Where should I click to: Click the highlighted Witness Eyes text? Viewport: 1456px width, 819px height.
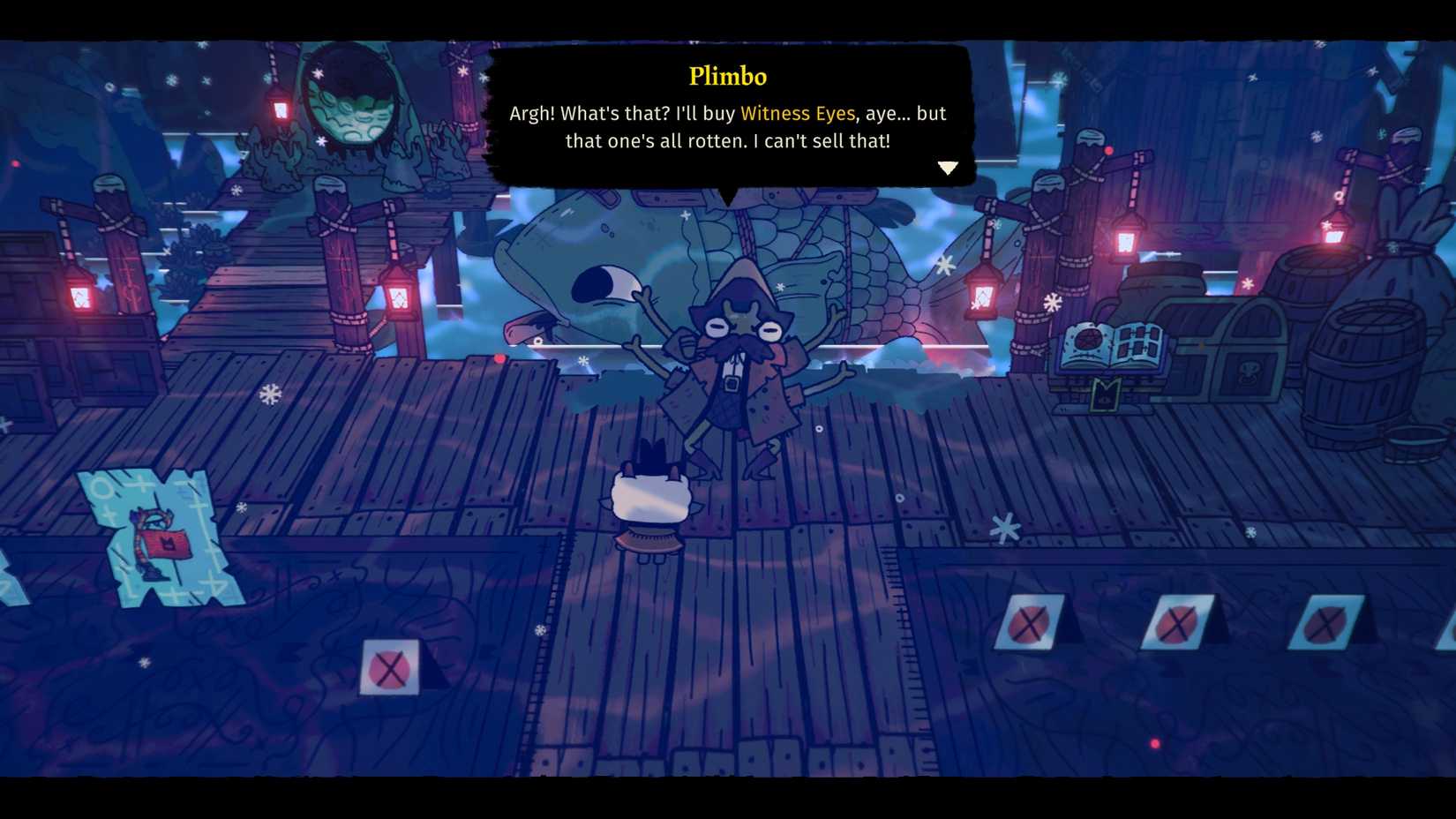coord(799,113)
